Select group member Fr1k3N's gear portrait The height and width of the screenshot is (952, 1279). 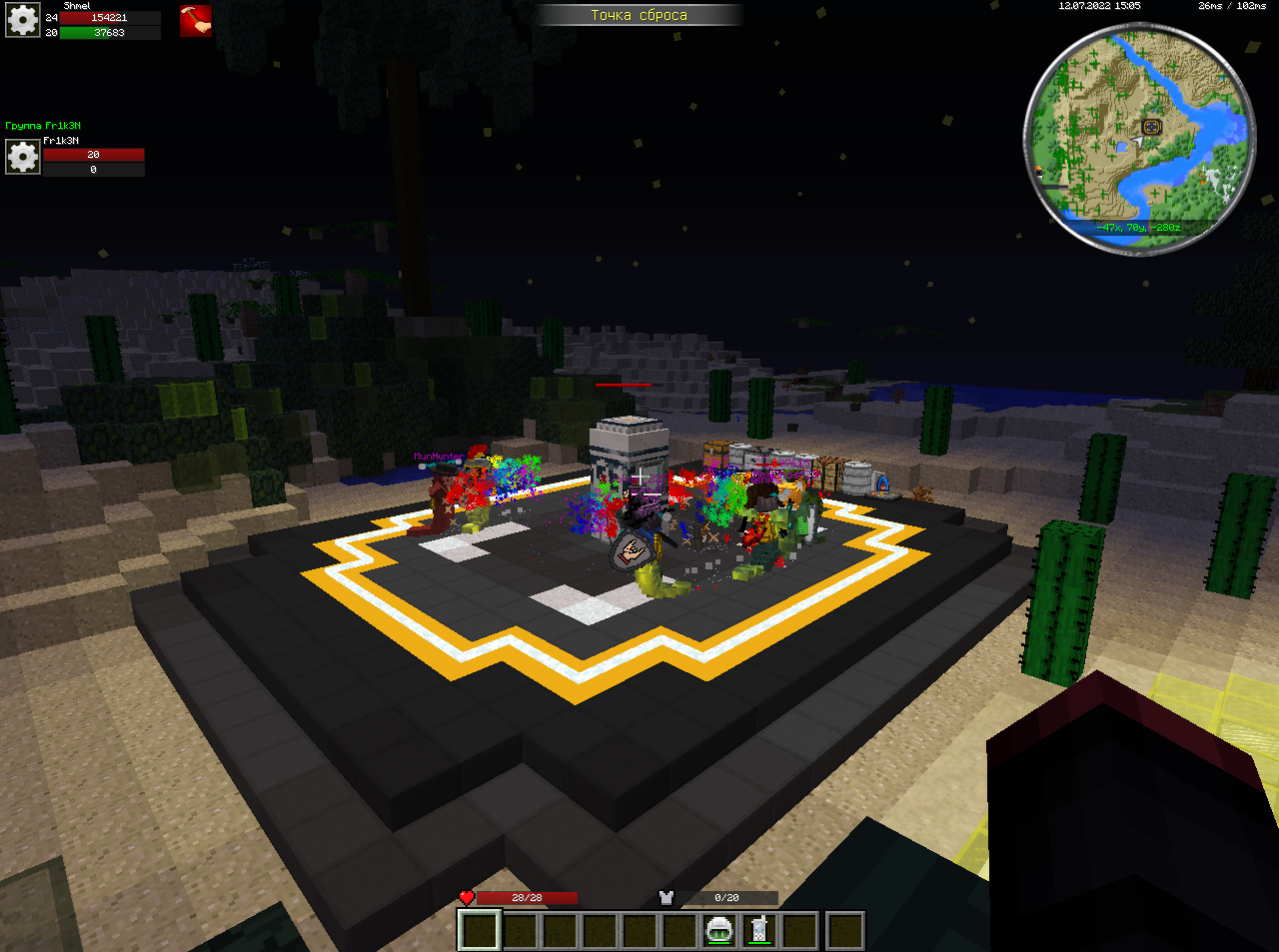tap(23, 157)
